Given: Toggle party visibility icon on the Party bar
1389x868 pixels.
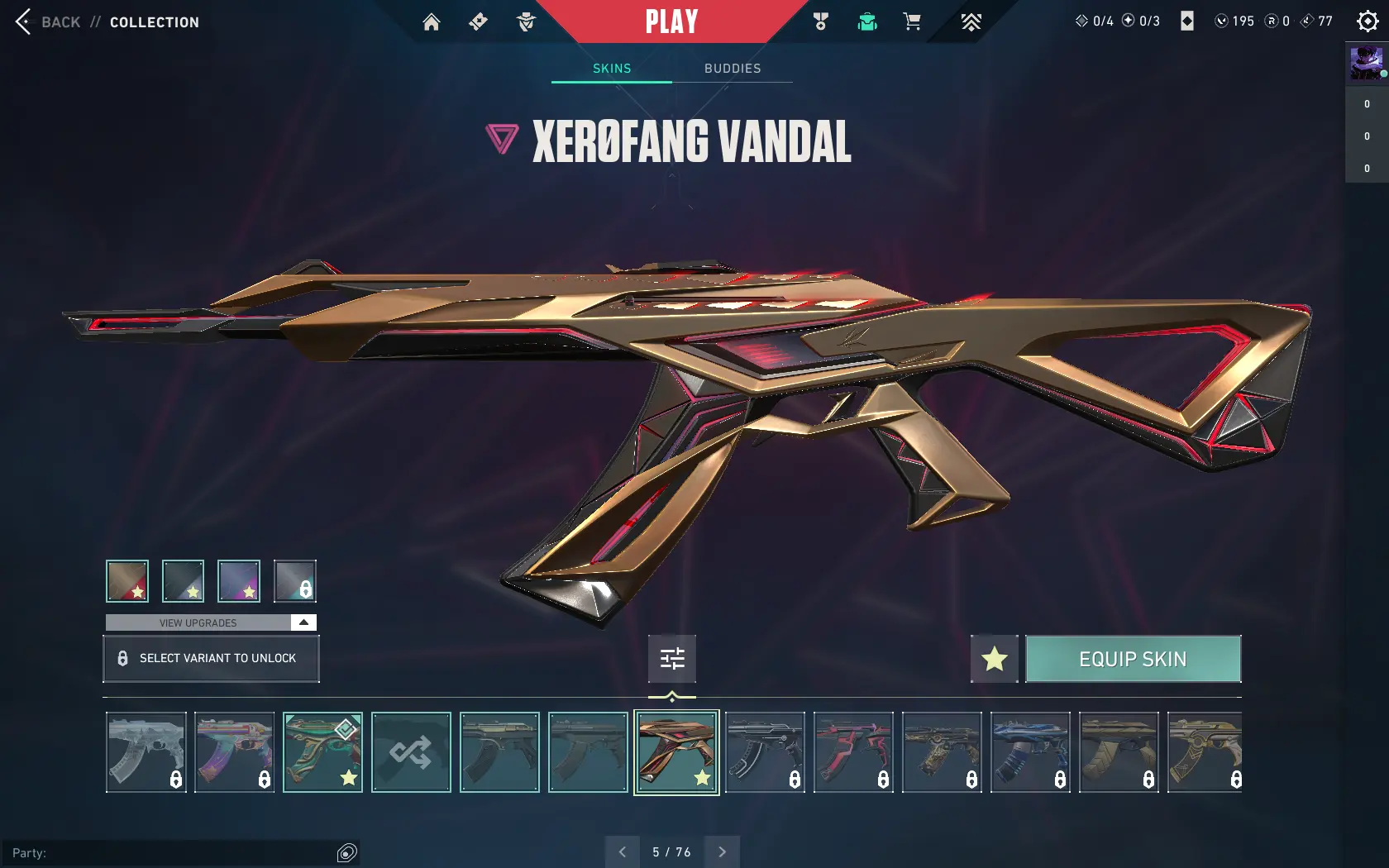Looking at the screenshot, I should click(x=346, y=852).
